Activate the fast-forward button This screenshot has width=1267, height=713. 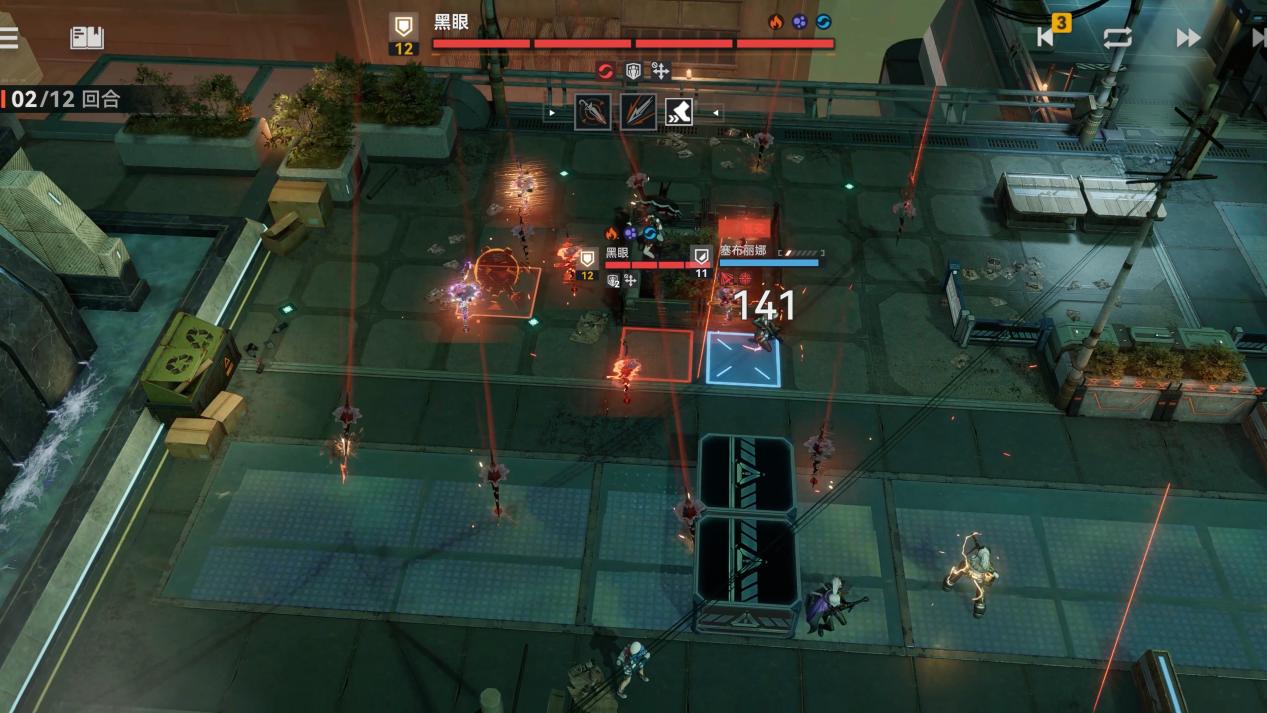(x=1187, y=38)
